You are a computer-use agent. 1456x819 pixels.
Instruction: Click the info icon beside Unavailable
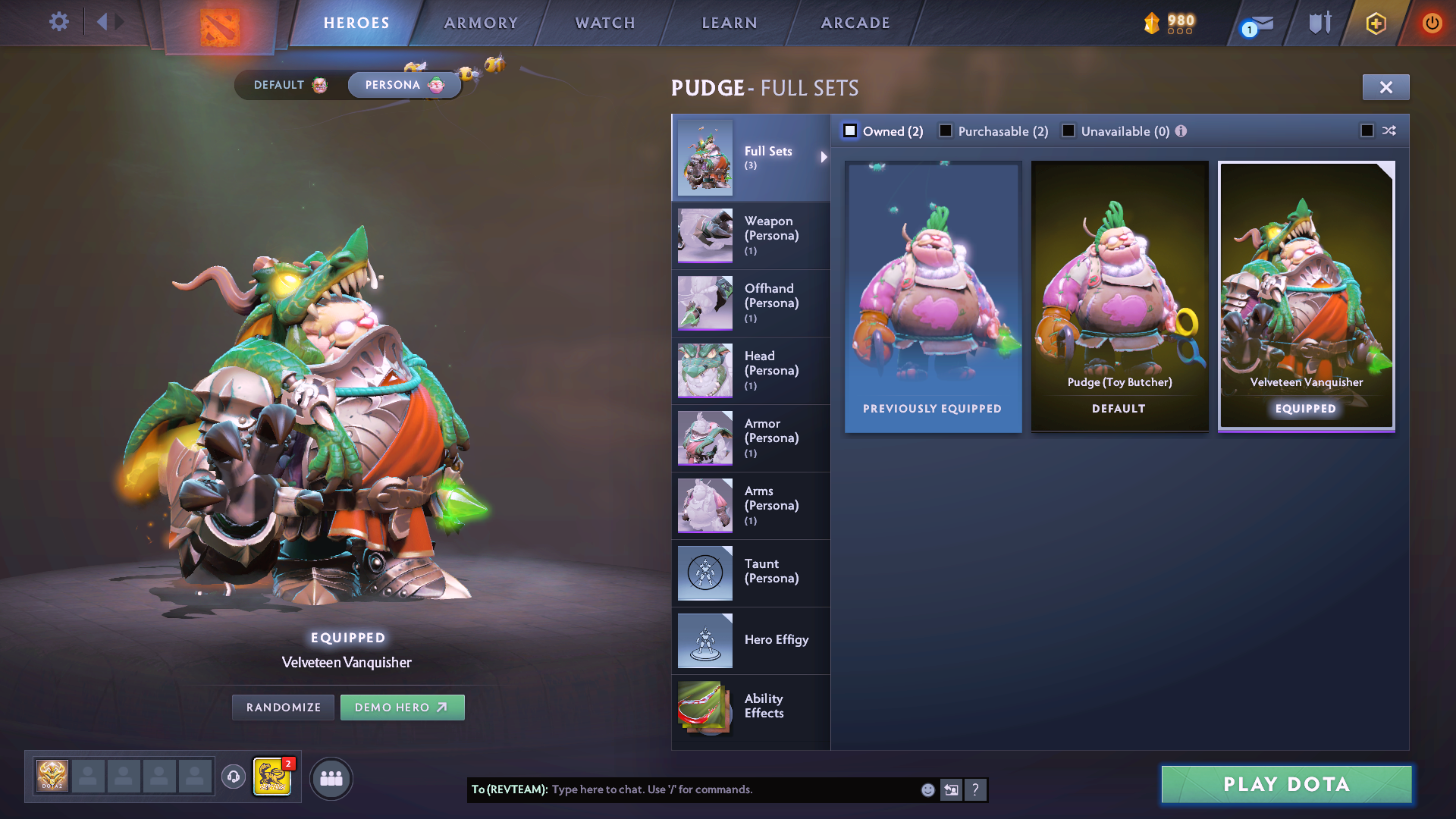[x=1181, y=130]
